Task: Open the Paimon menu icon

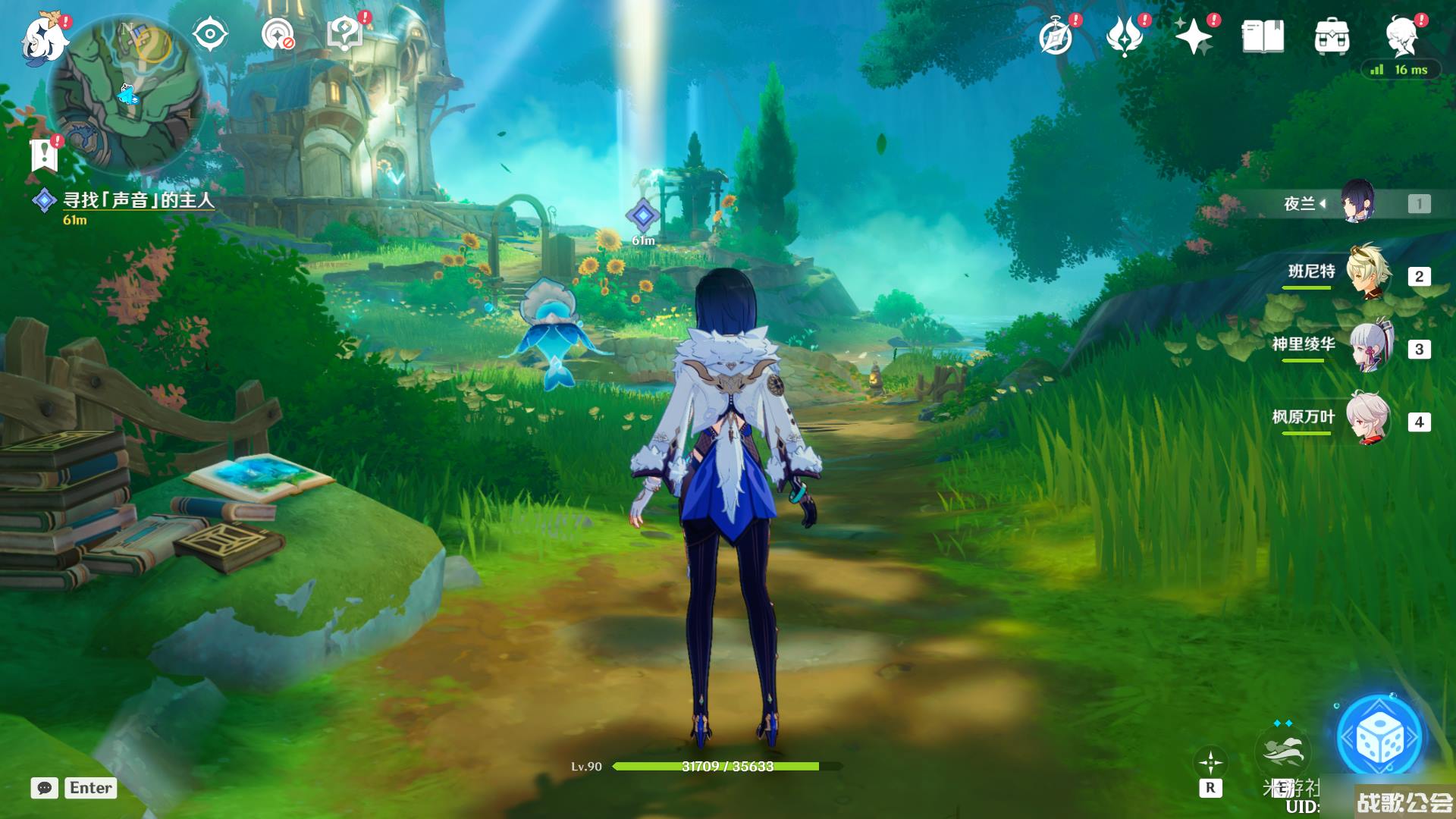Action: coord(45,36)
